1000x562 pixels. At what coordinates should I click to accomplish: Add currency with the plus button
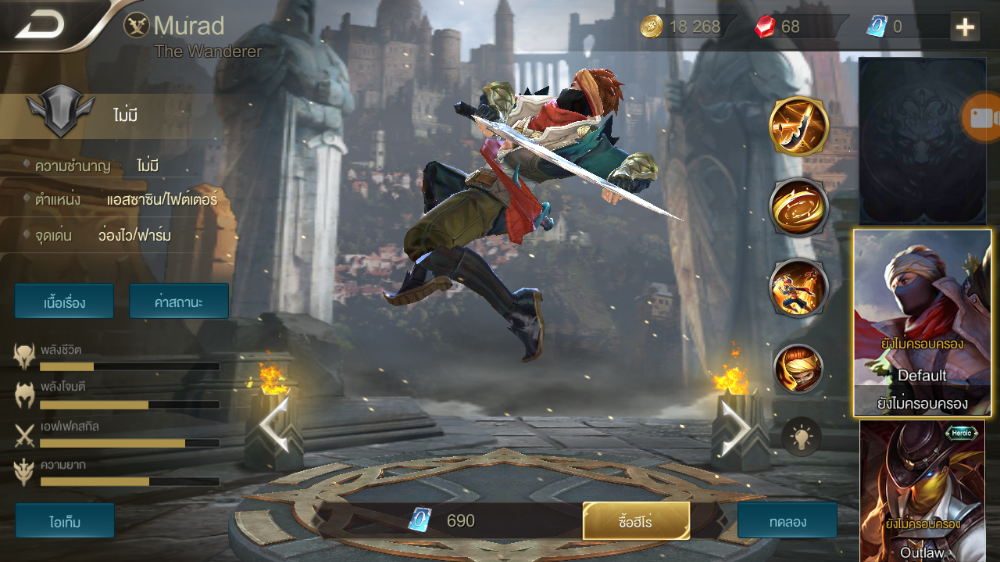[965, 27]
